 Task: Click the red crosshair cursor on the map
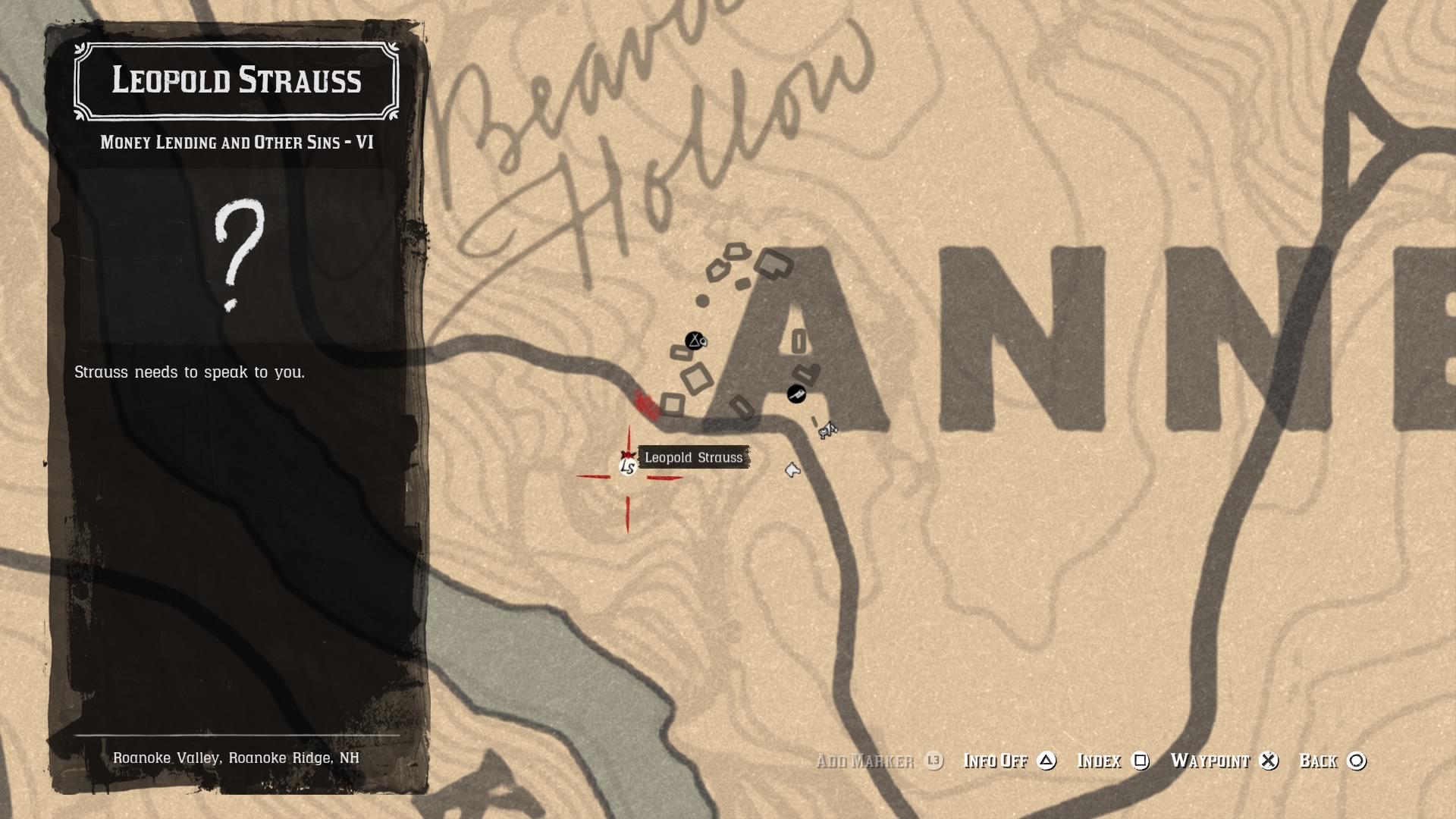627,477
